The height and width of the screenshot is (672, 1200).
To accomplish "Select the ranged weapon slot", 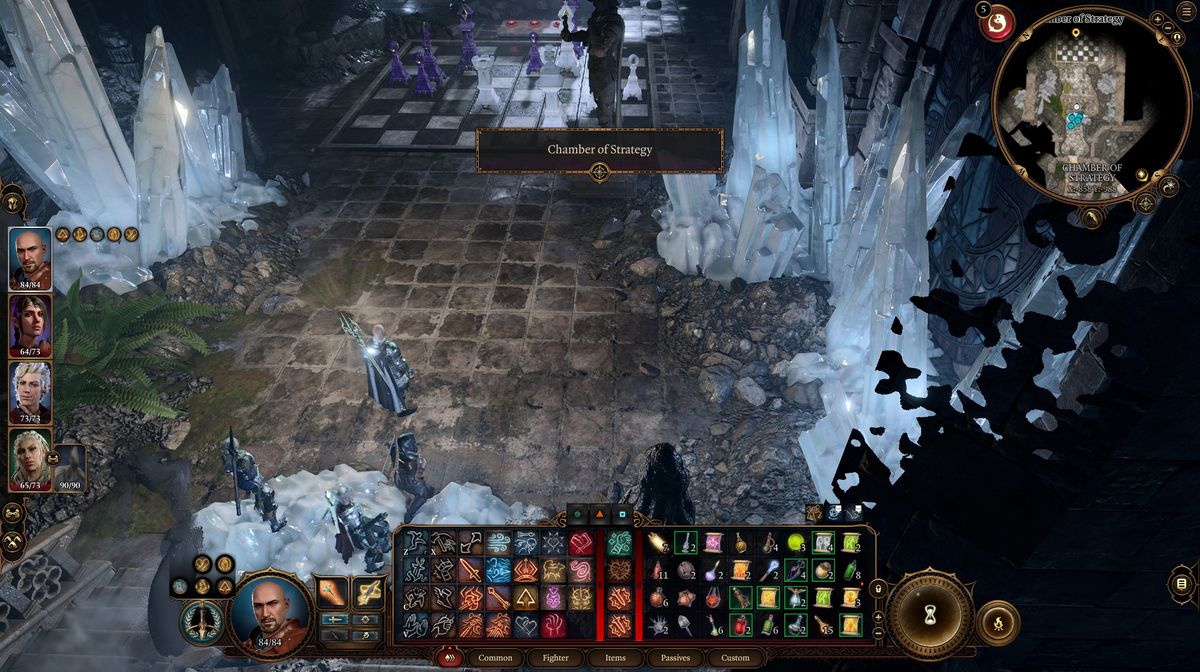I will (368, 592).
